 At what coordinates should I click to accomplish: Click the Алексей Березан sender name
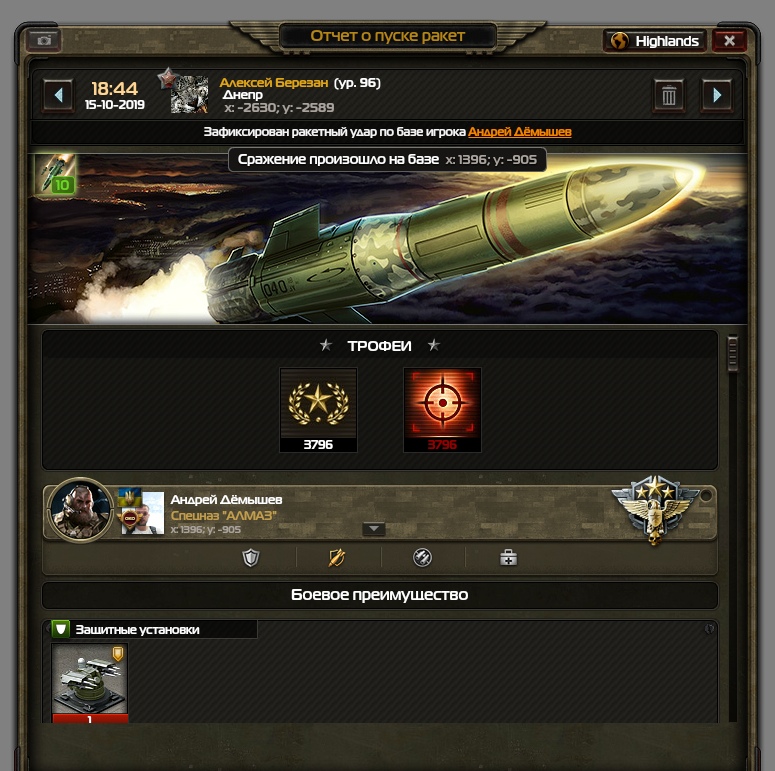coord(274,83)
